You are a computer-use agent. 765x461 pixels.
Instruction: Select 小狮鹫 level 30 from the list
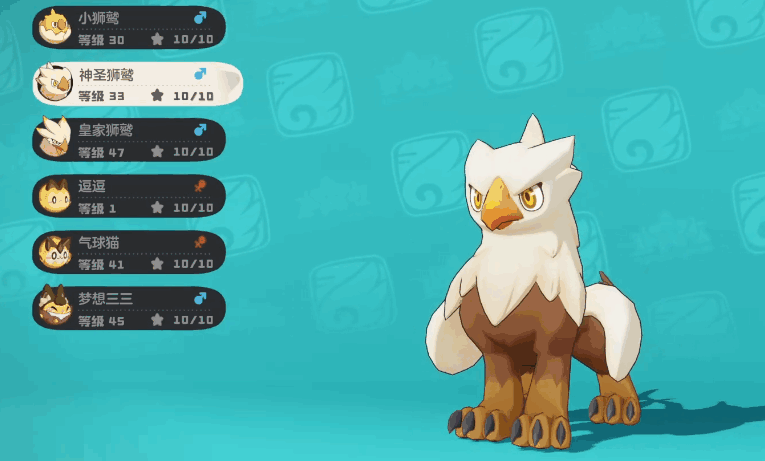point(130,28)
